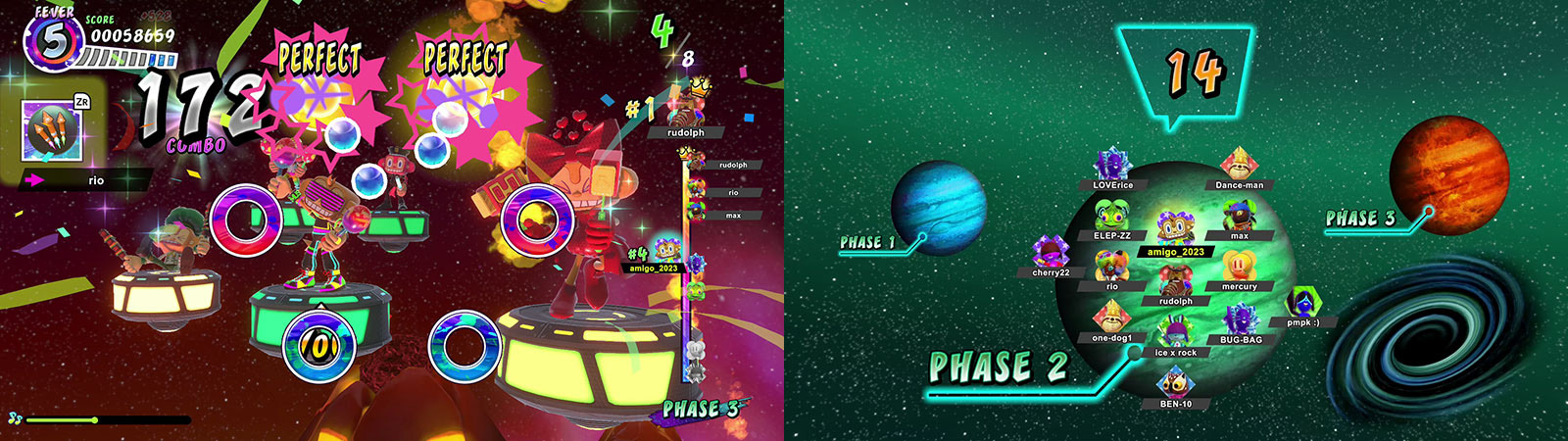Select the orange Phase 3 planet marker

[1448, 176]
